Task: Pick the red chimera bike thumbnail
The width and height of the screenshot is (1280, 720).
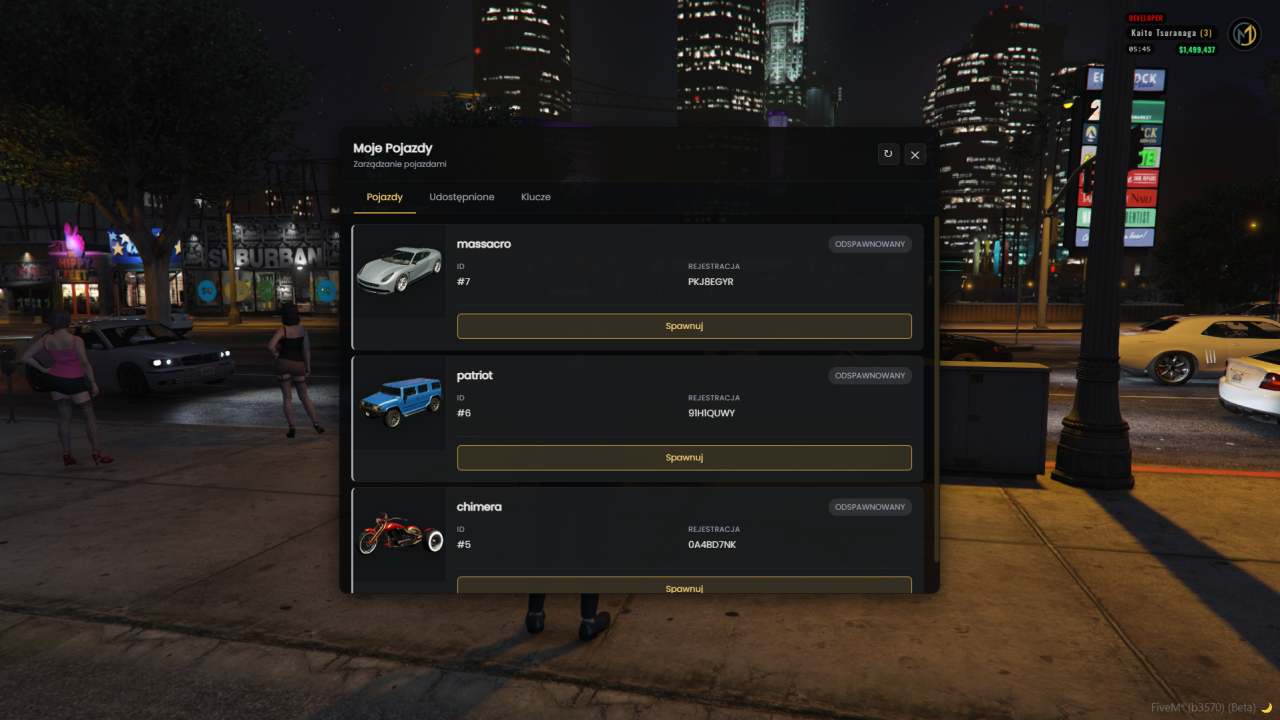Action: 399,533
